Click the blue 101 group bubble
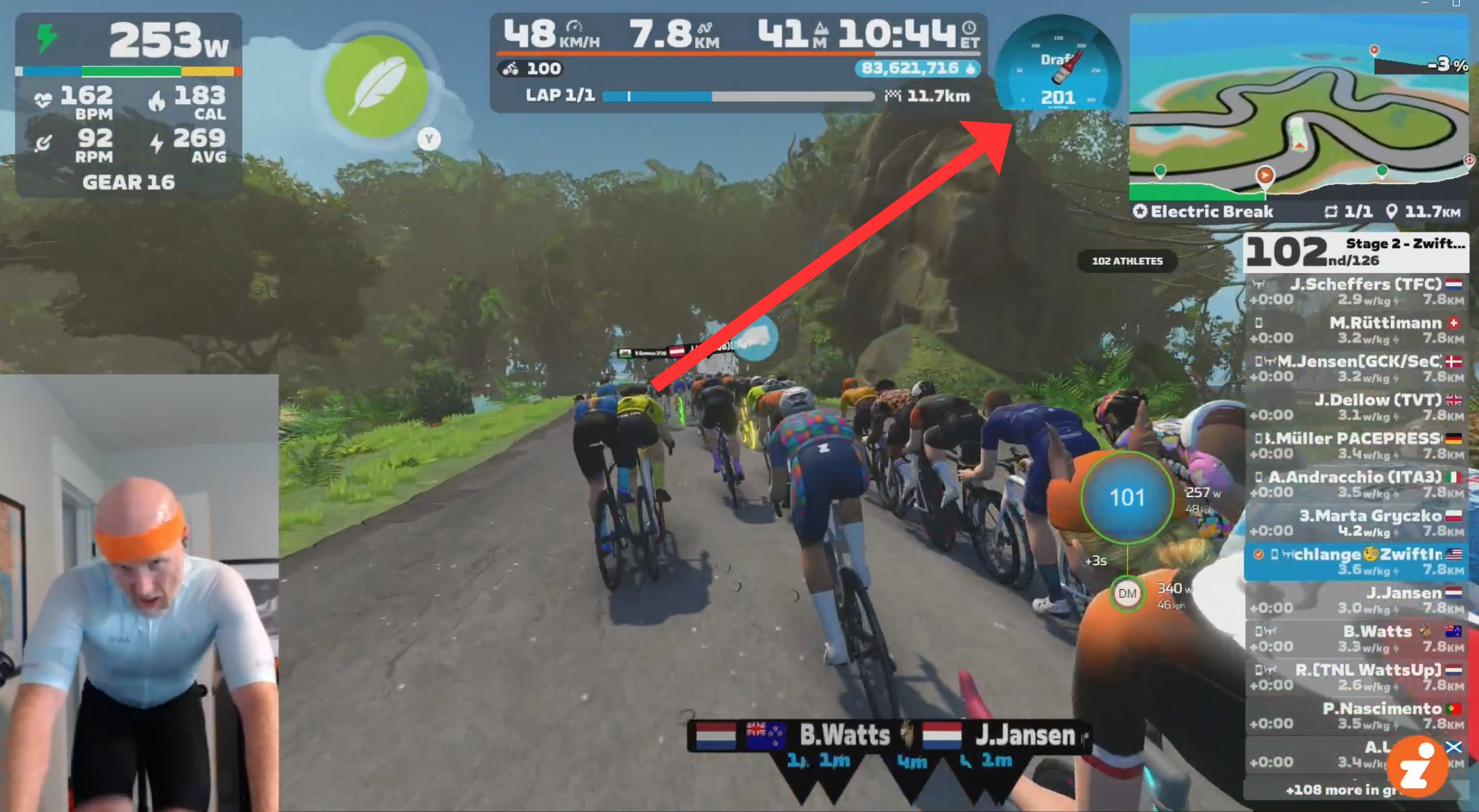The image size is (1479, 812). [x=1126, y=497]
